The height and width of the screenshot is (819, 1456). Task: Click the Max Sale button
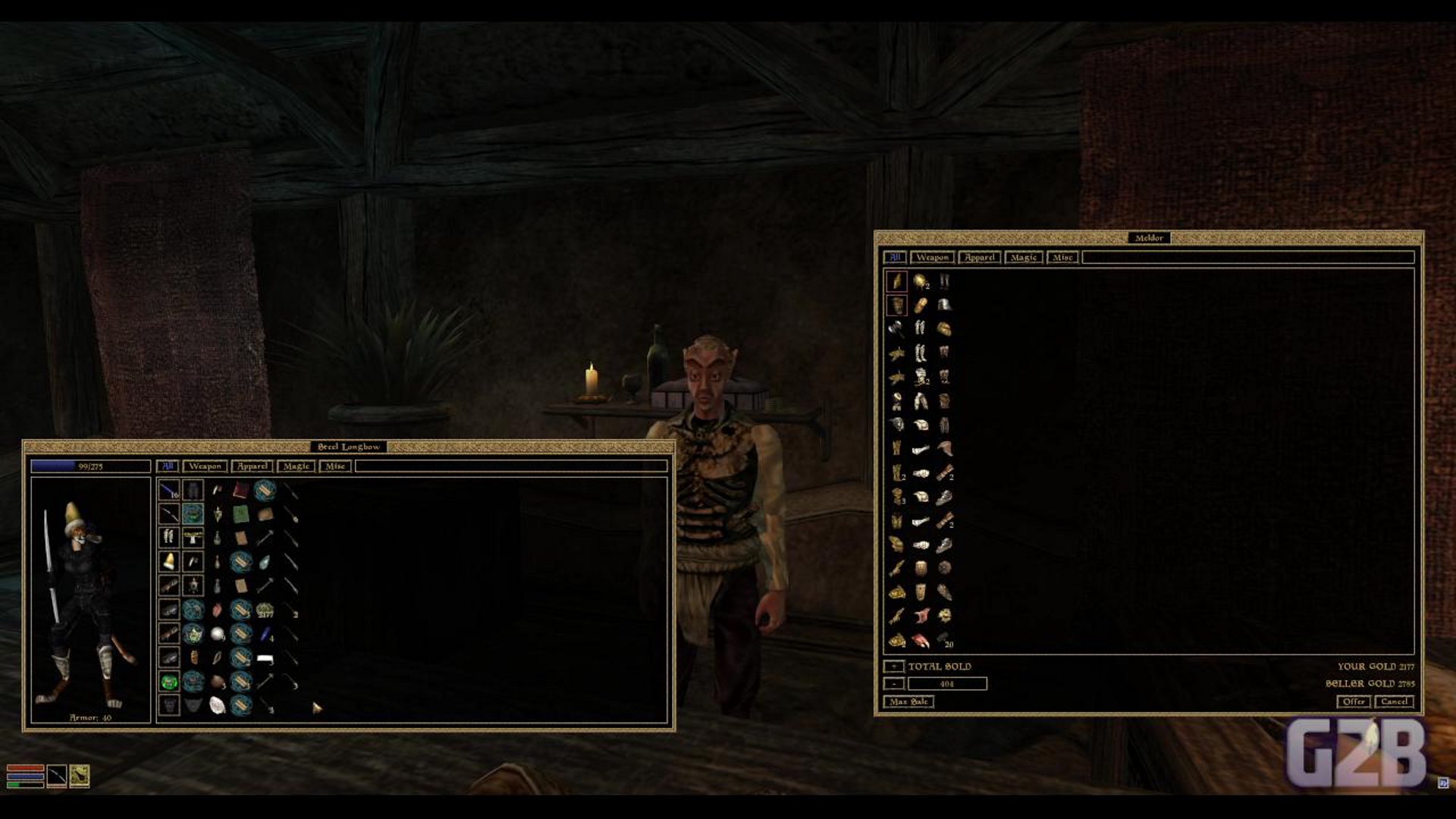[x=908, y=701]
